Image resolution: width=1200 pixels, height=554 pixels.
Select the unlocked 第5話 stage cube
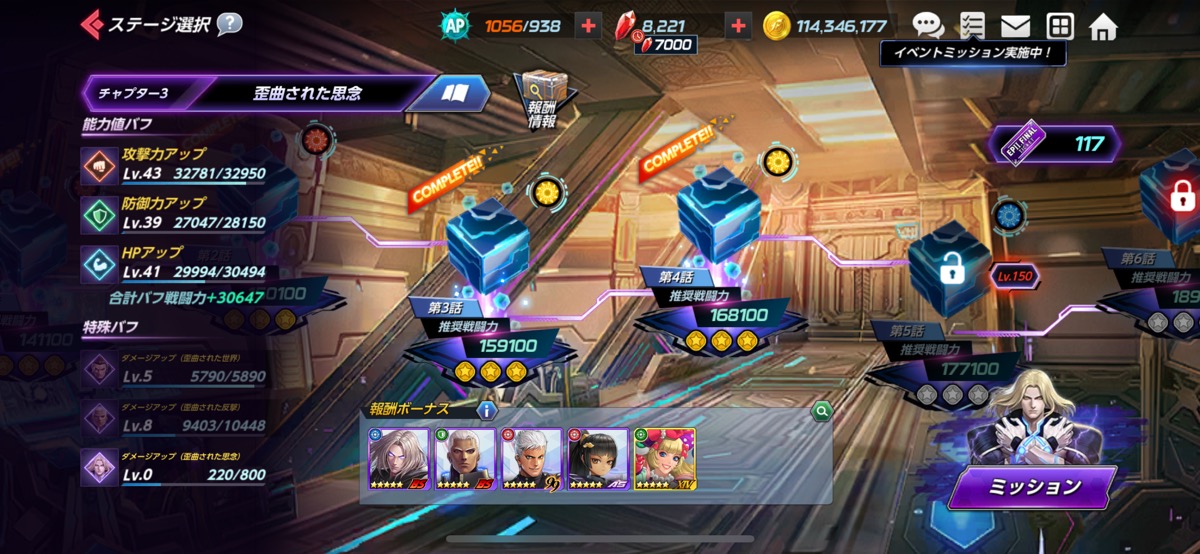pyautogui.click(x=948, y=269)
